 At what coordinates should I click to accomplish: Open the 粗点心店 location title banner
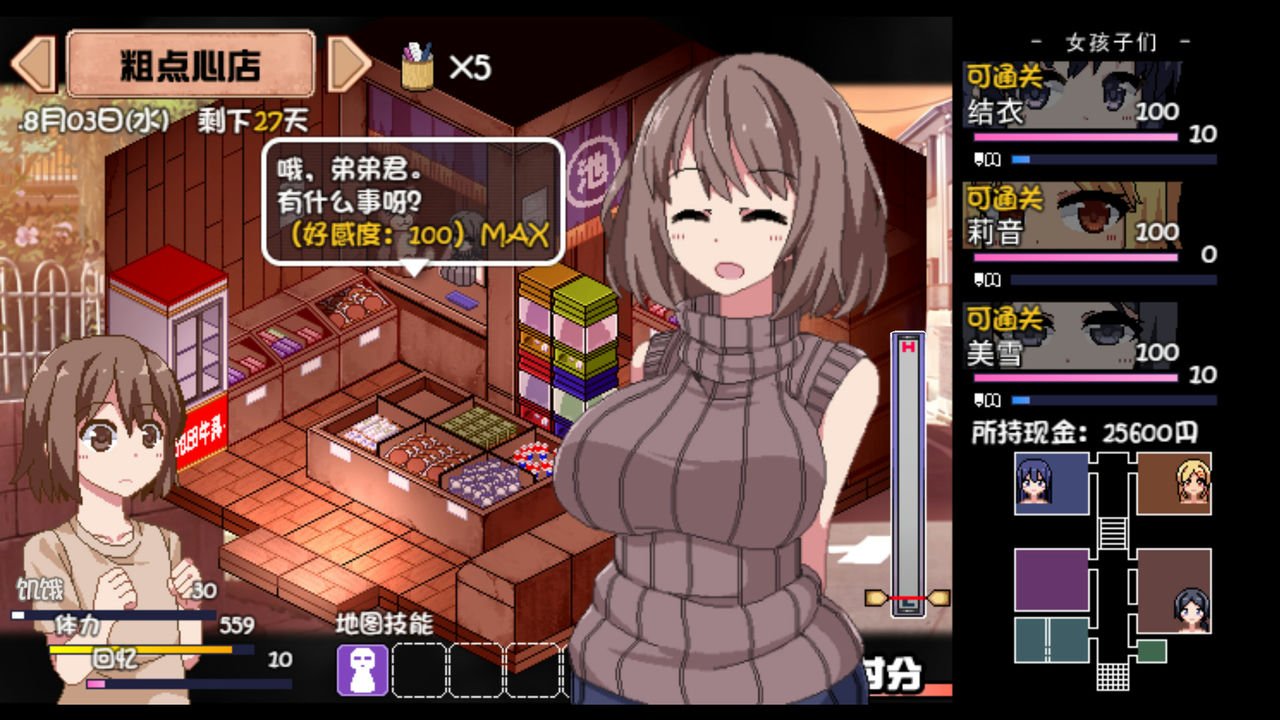click(x=190, y=62)
